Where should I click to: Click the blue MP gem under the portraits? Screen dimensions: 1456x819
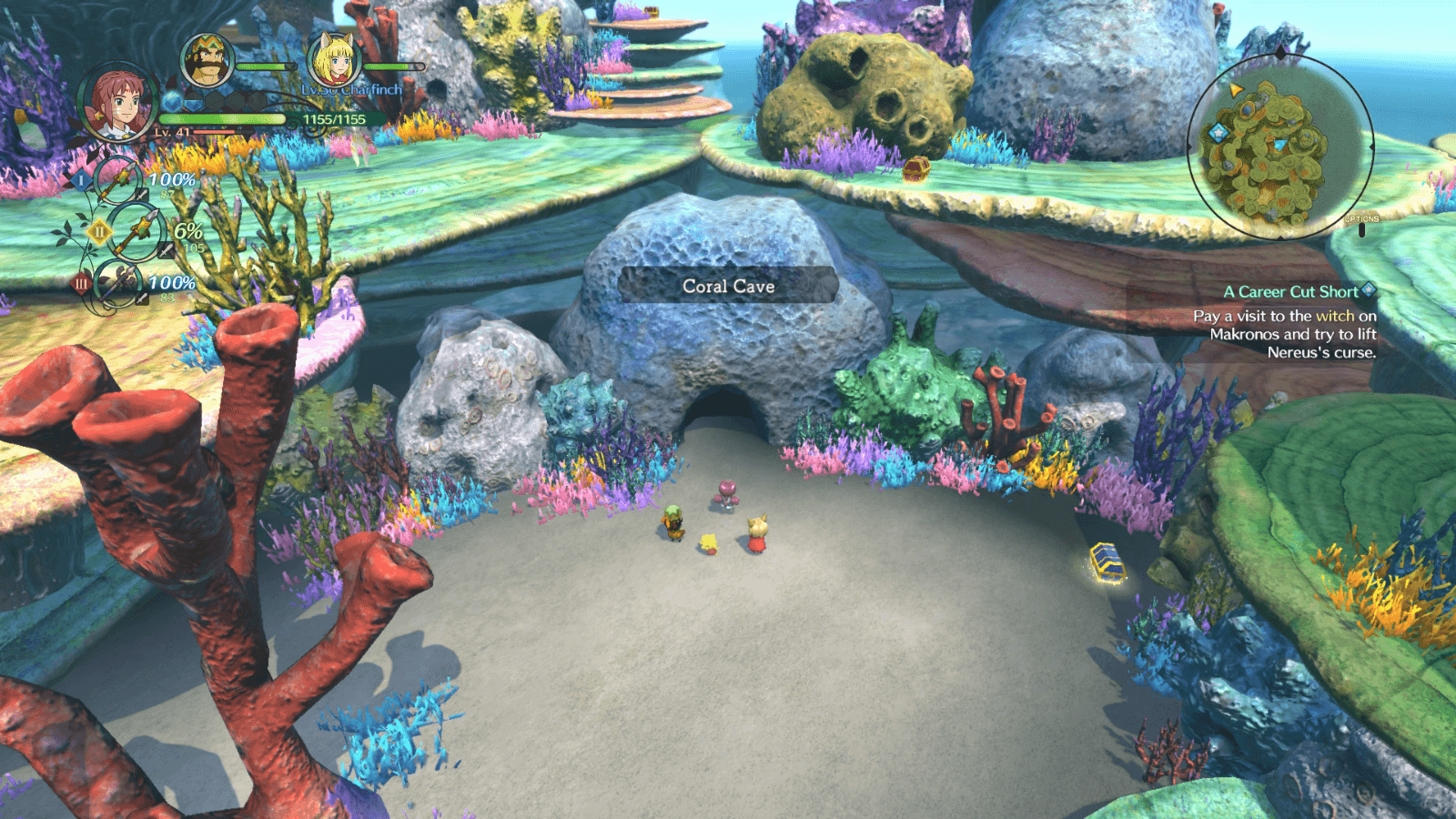pos(171,103)
